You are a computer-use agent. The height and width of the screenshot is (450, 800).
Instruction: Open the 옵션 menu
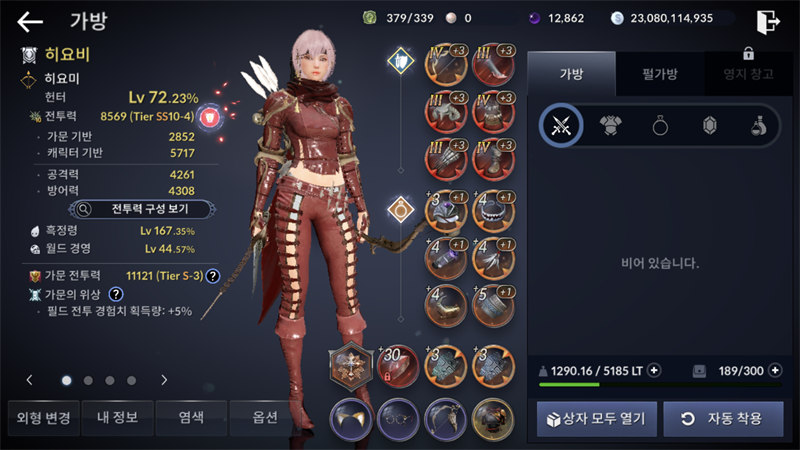pos(265,418)
